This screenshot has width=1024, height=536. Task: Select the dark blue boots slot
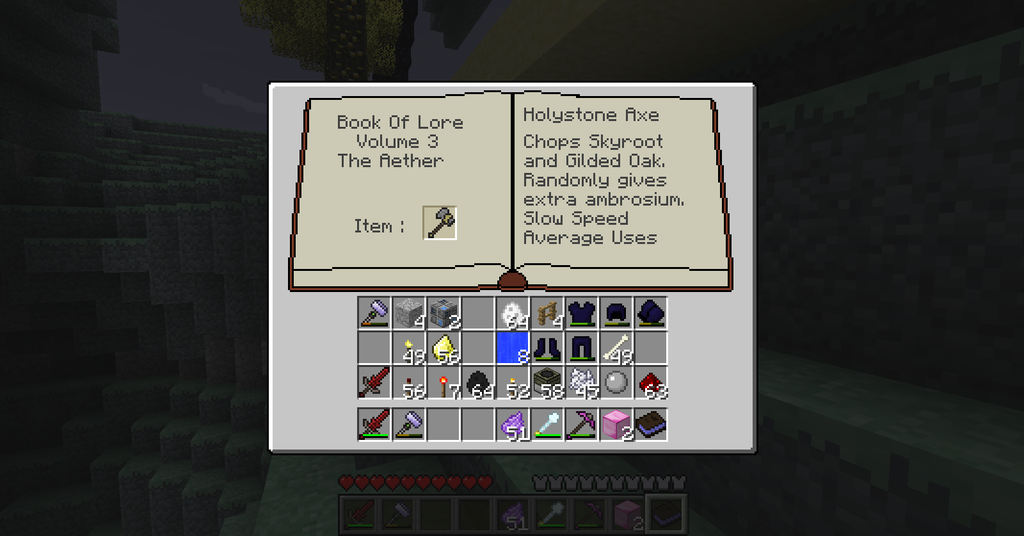click(547, 348)
